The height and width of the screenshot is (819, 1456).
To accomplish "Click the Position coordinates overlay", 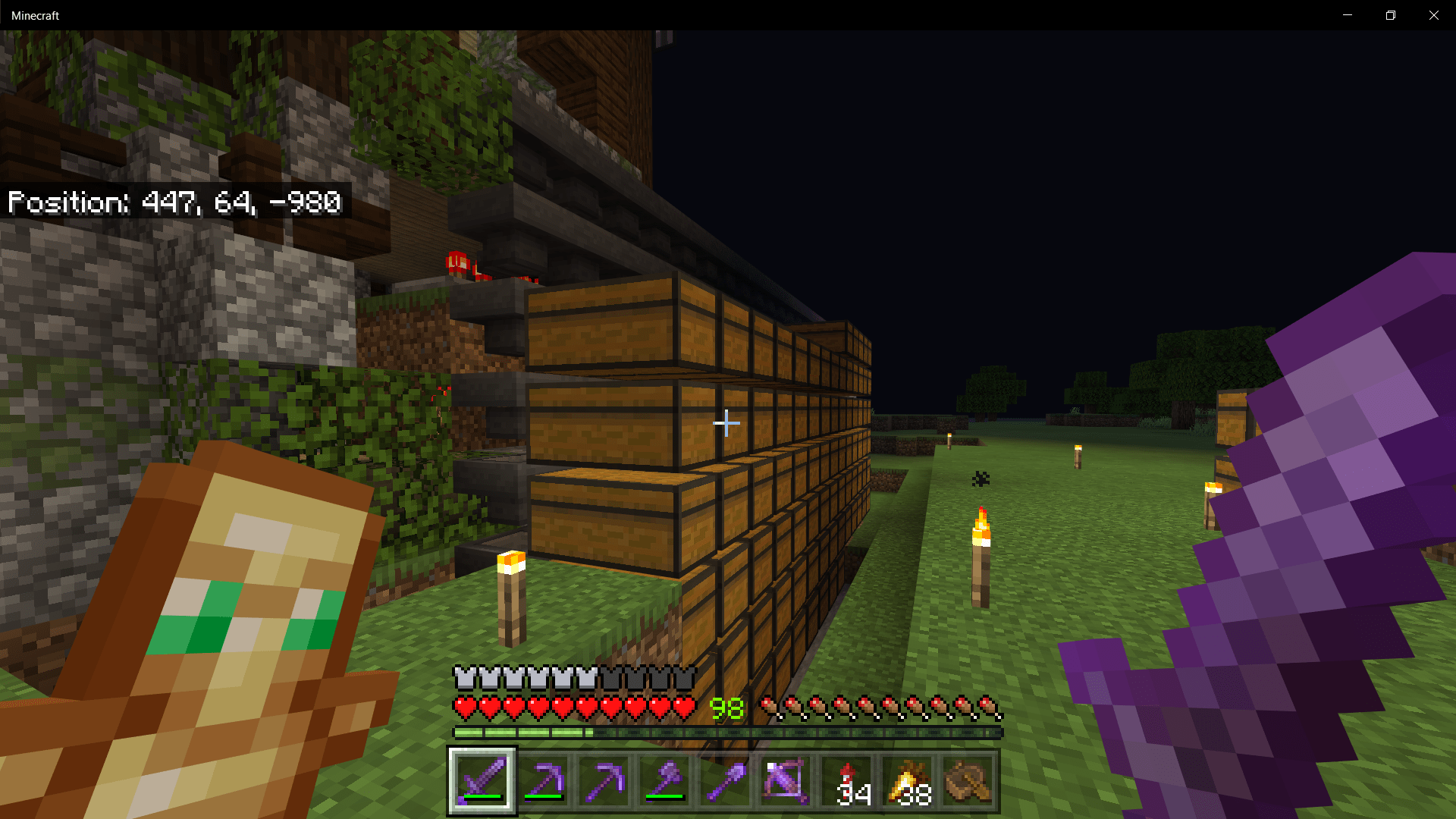I will coord(174,202).
